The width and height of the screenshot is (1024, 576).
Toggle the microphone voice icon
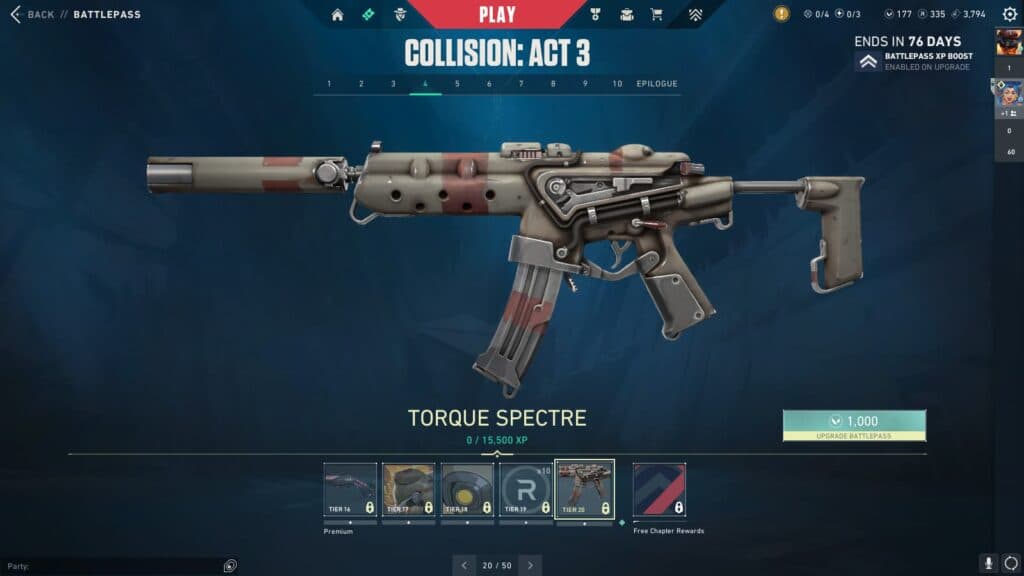[x=988, y=564]
